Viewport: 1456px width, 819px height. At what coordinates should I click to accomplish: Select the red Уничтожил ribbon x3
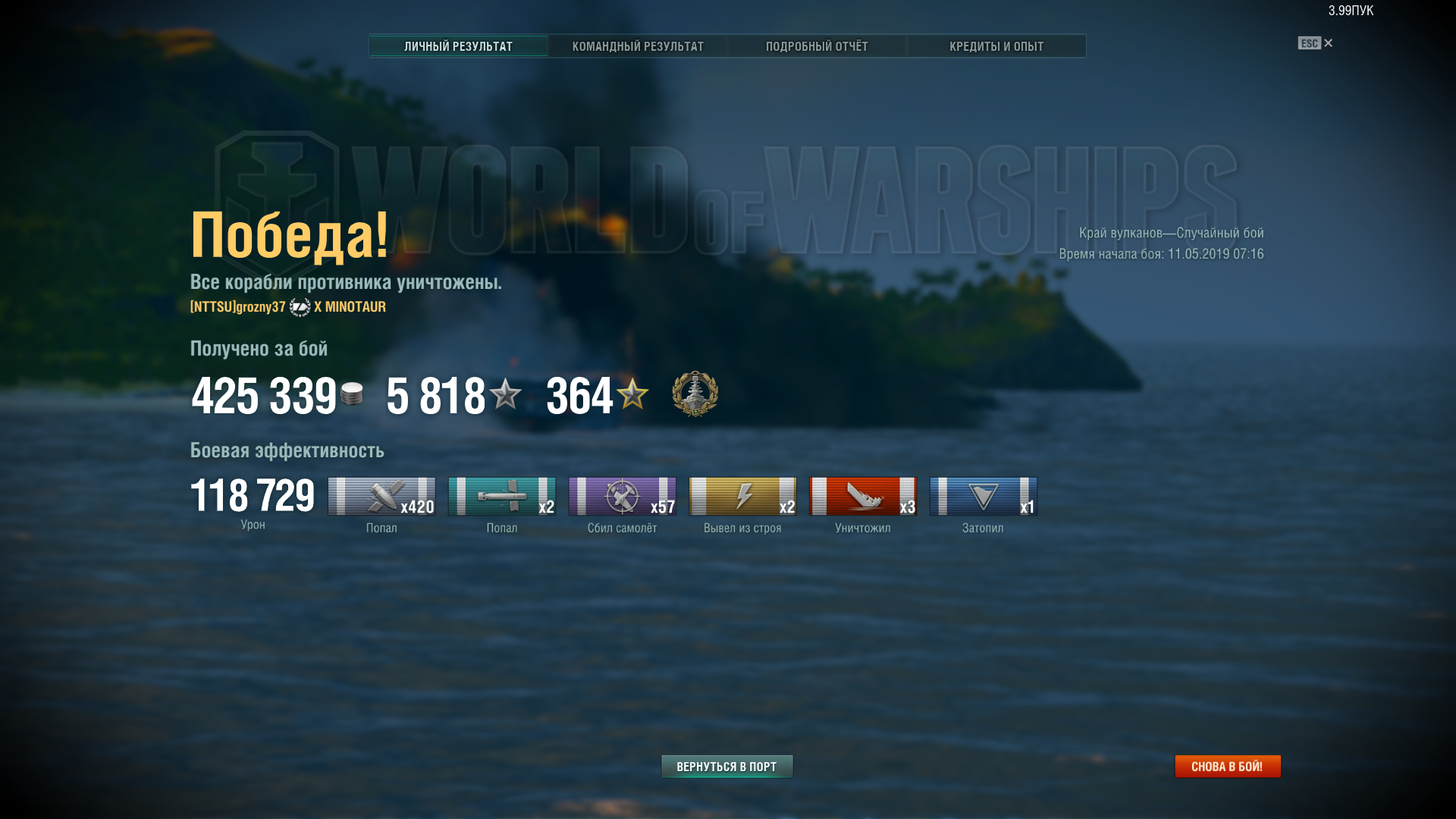pos(863,497)
